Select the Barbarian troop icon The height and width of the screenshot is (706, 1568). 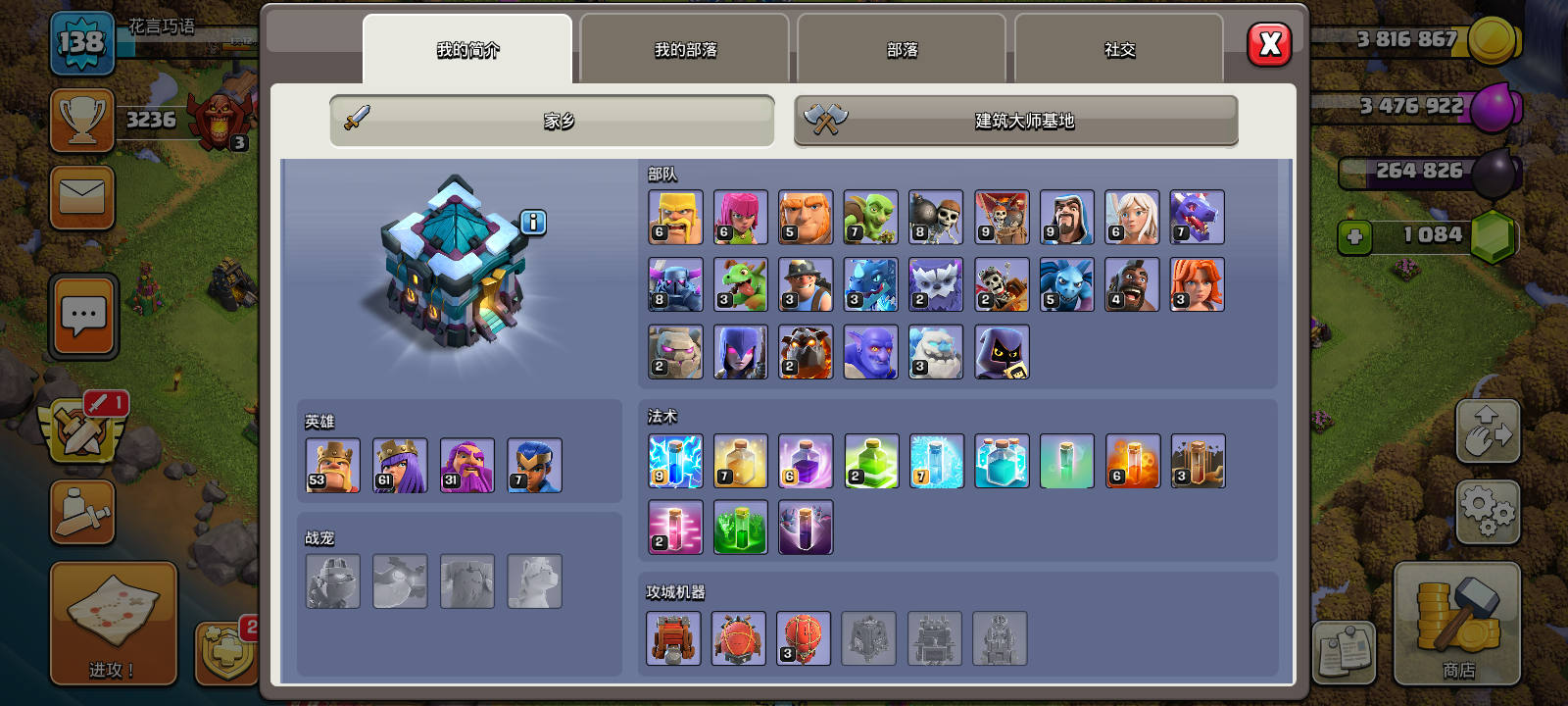(674, 217)
